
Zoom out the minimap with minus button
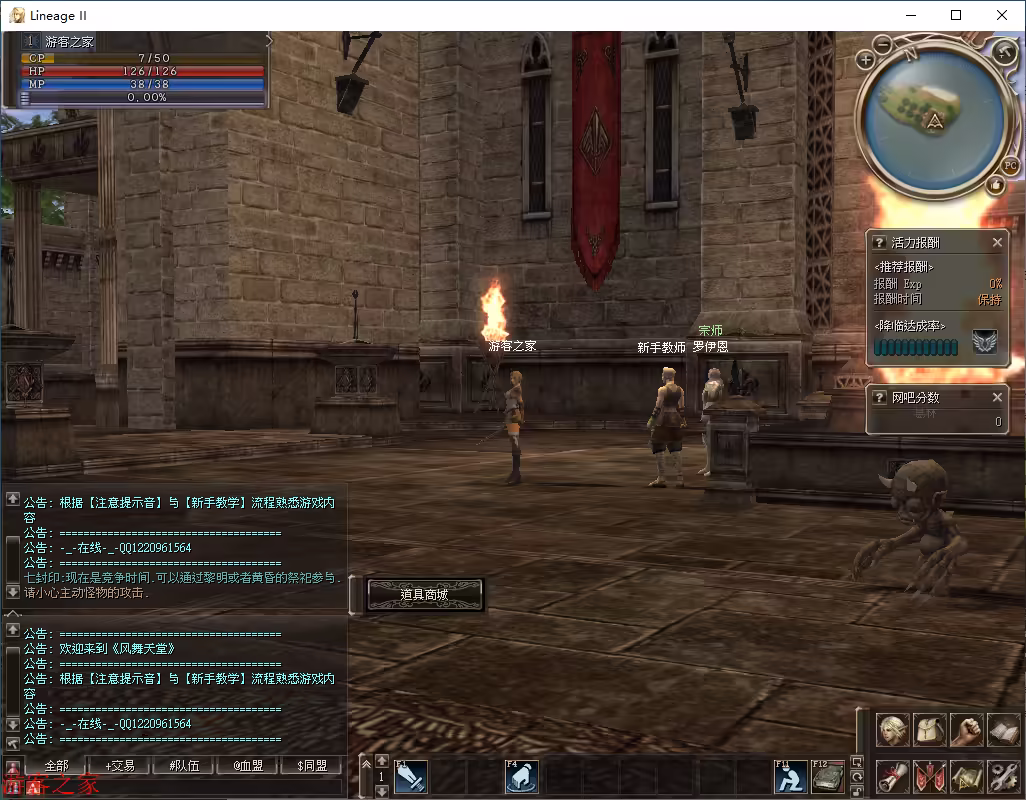(884, 44)
